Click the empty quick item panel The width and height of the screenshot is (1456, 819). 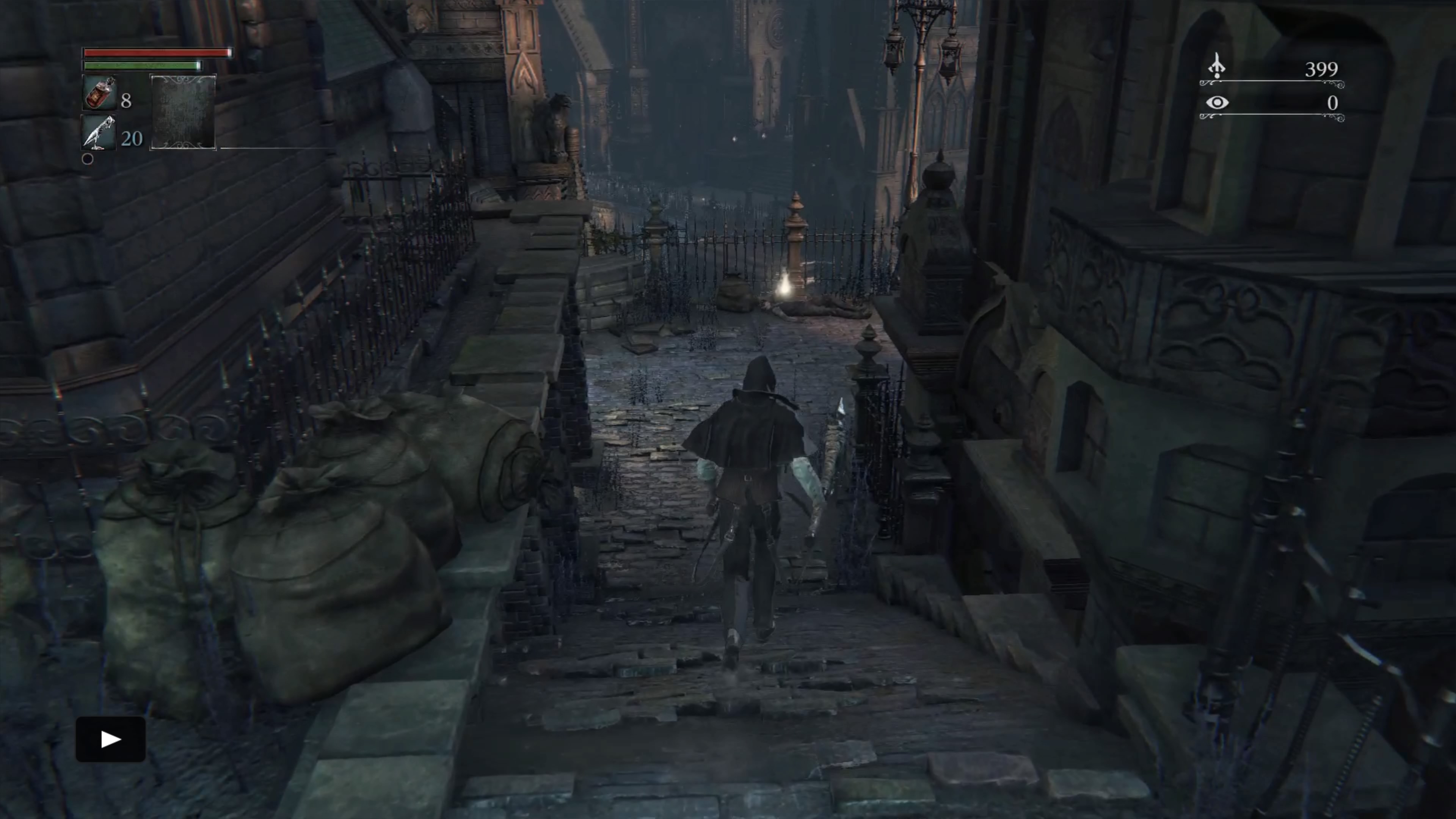[182, 111]
